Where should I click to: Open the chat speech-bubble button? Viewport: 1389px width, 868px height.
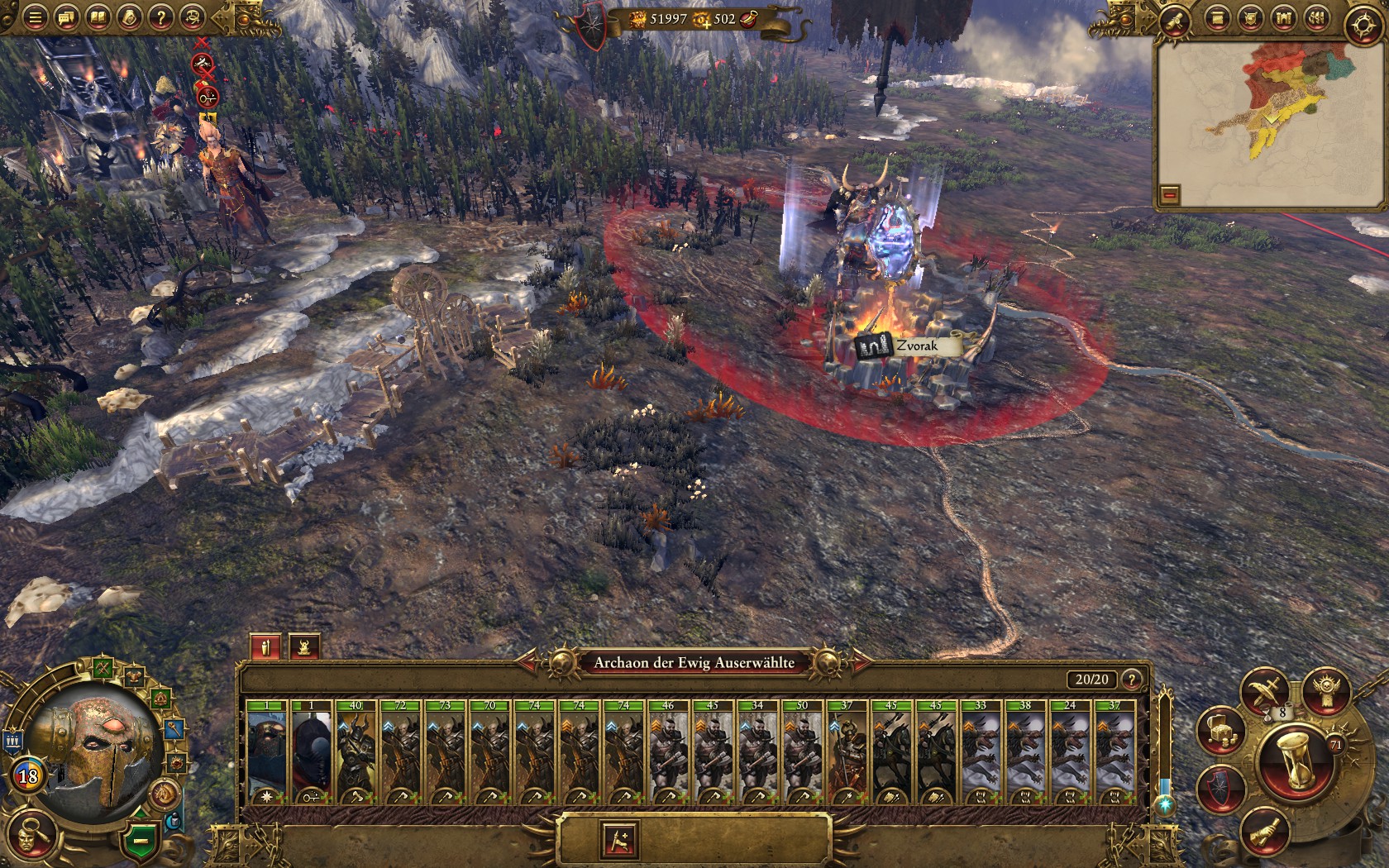pyautogui.click(x=66, y=17)
